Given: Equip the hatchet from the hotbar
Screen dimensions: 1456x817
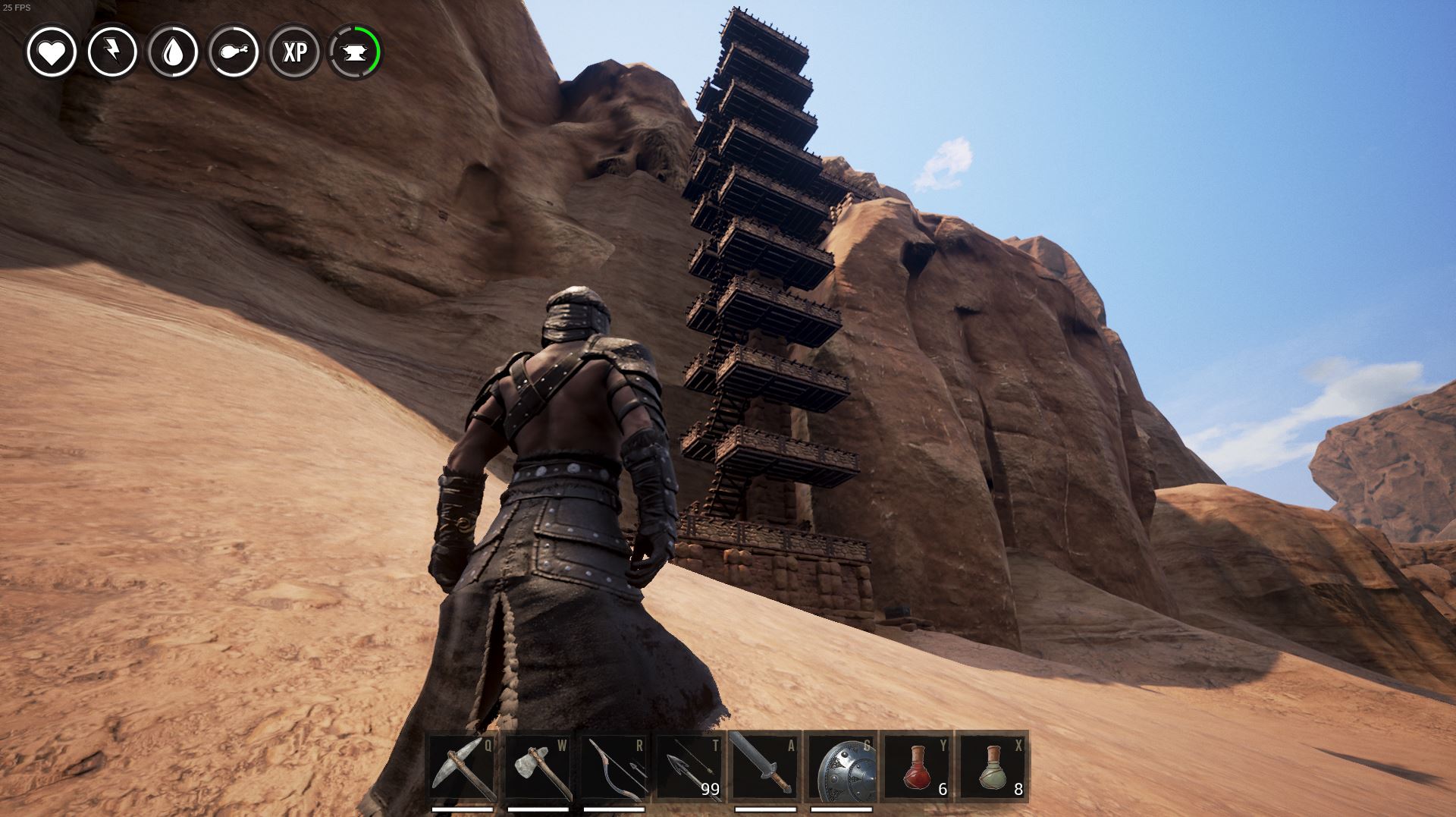Looking at the screenshot, I should [x=538, y=768].
